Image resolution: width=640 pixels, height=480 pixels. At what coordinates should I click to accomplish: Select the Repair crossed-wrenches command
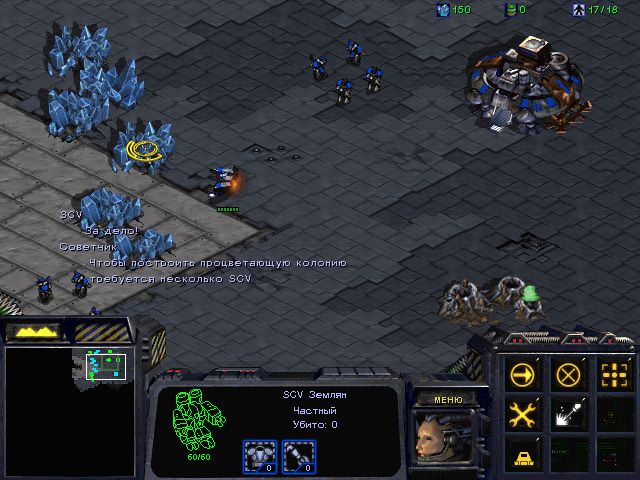pyautogui.click(x=523, y=413)
